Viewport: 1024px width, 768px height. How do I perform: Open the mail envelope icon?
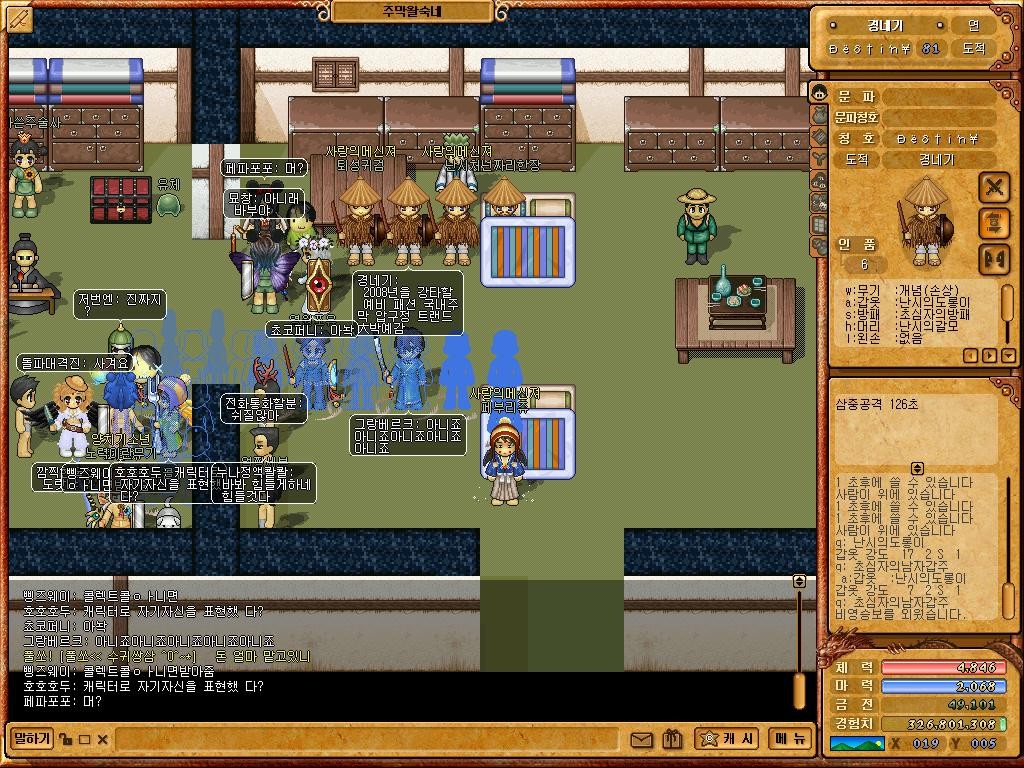[x=641, y=740]
